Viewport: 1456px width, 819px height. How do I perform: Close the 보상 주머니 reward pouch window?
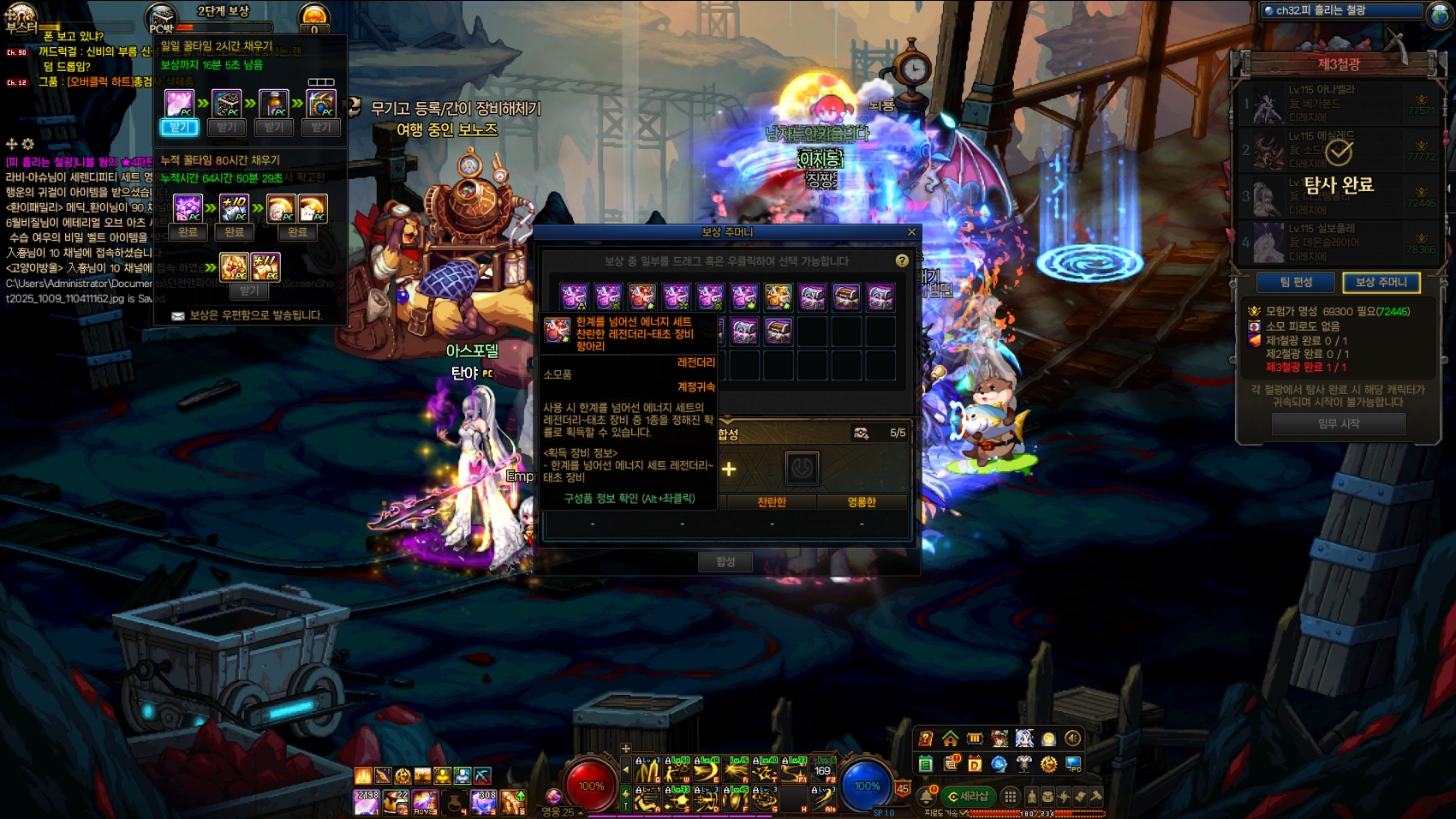911,232
